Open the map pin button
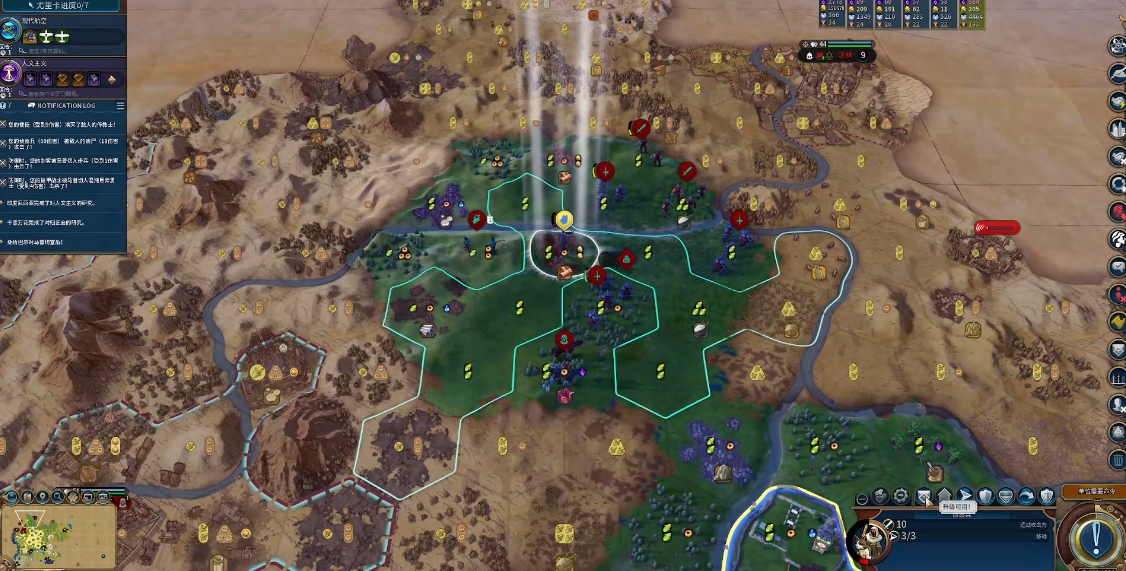Screen dimensions: 1126x571 click(x=44, y=496)
